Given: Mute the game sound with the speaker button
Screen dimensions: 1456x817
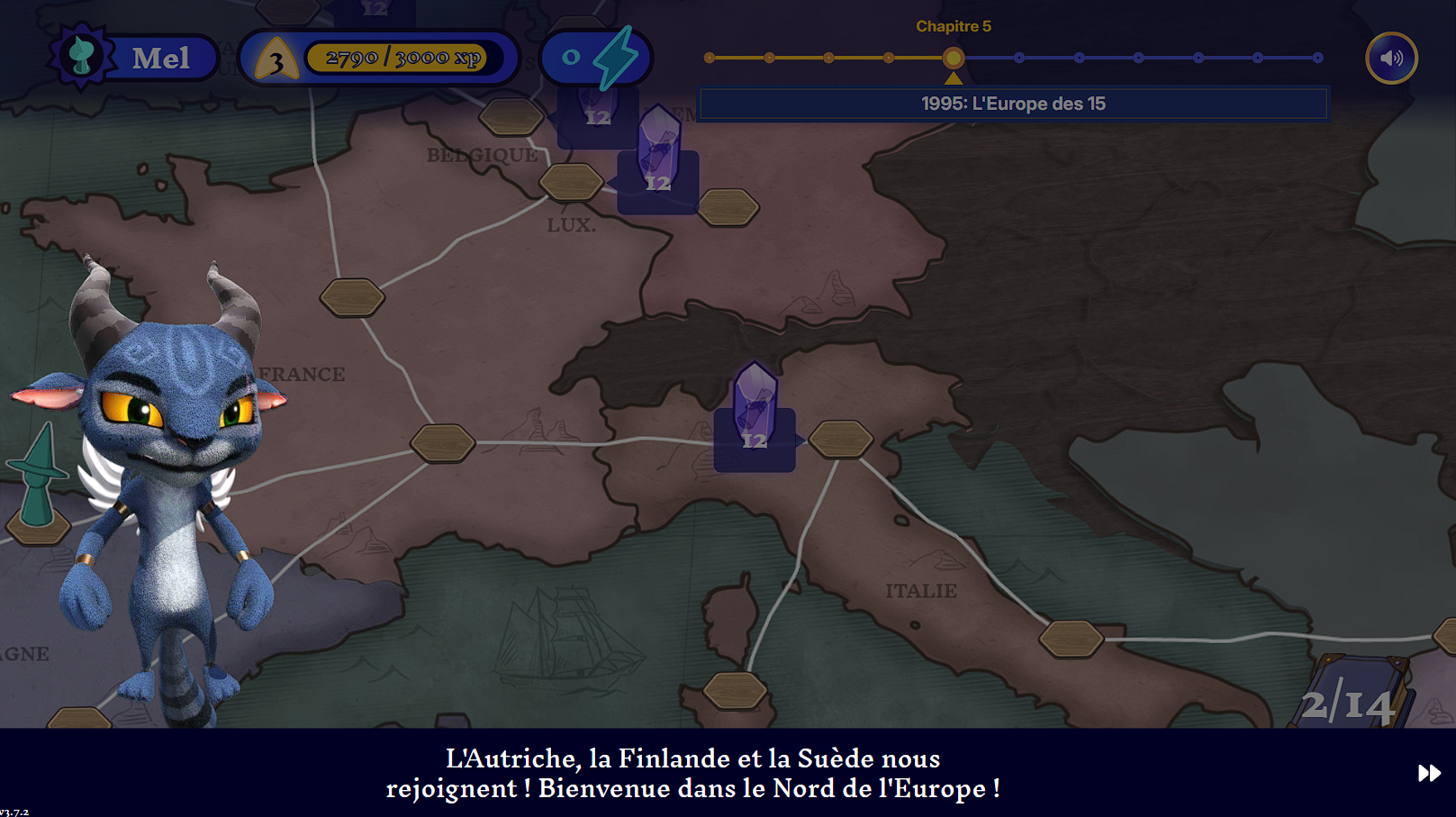Looking at the screenshot, I should pyautogui.click(x=1391, y=58).
